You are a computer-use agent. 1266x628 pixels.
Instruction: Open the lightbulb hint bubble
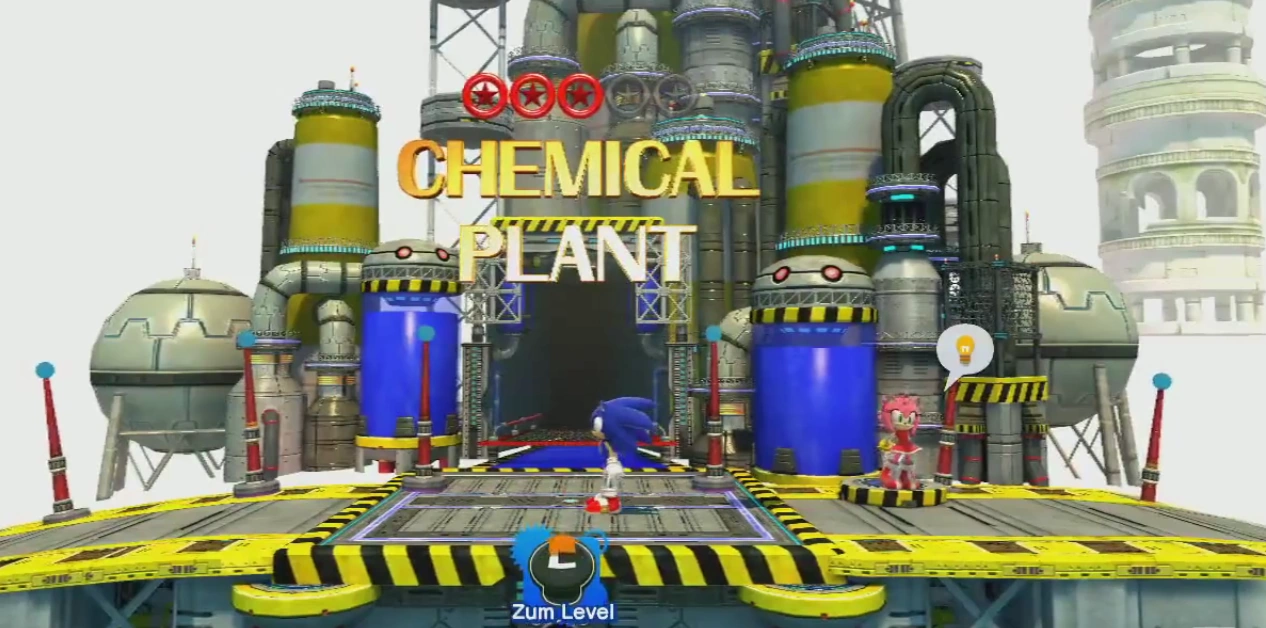coord(965,350)
